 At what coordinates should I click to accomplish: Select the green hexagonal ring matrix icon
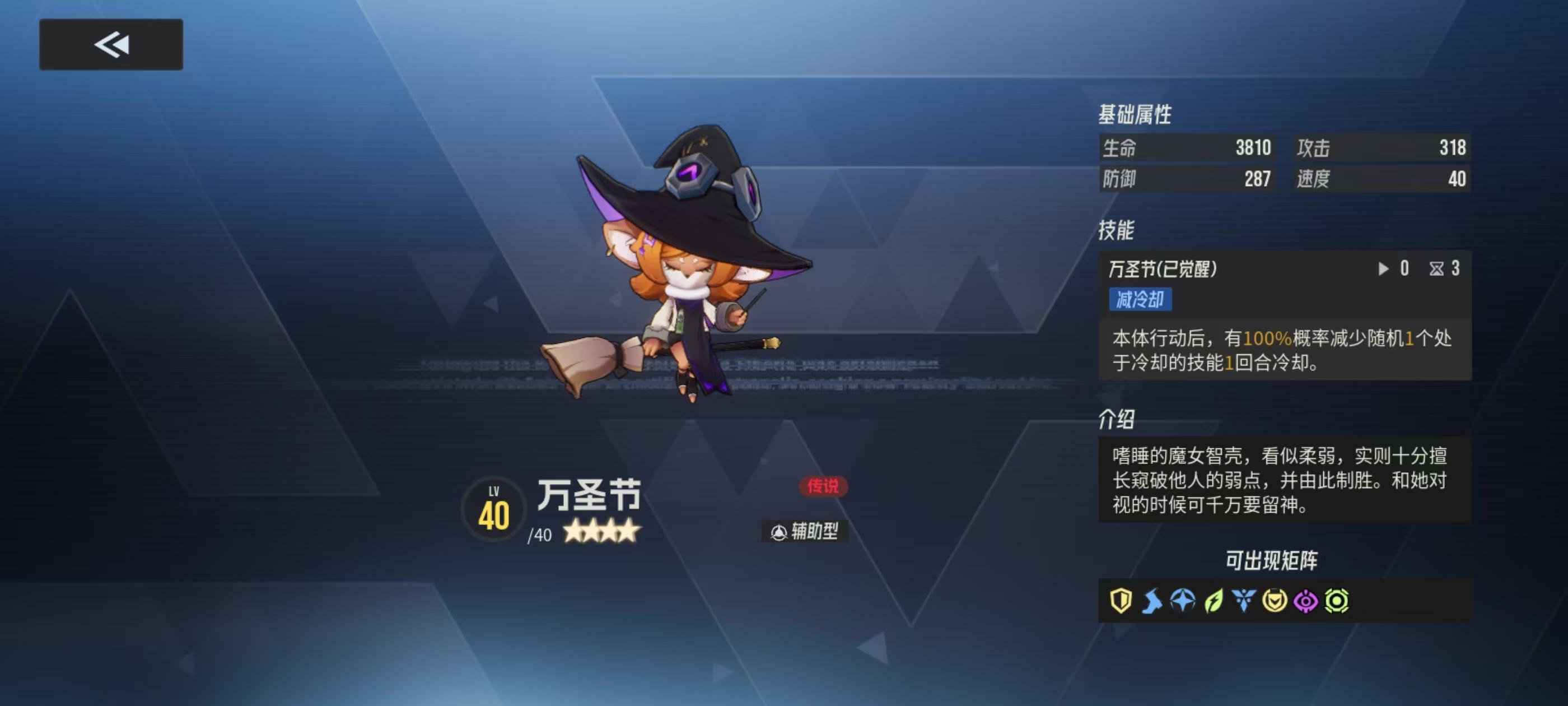(1337, 601)
